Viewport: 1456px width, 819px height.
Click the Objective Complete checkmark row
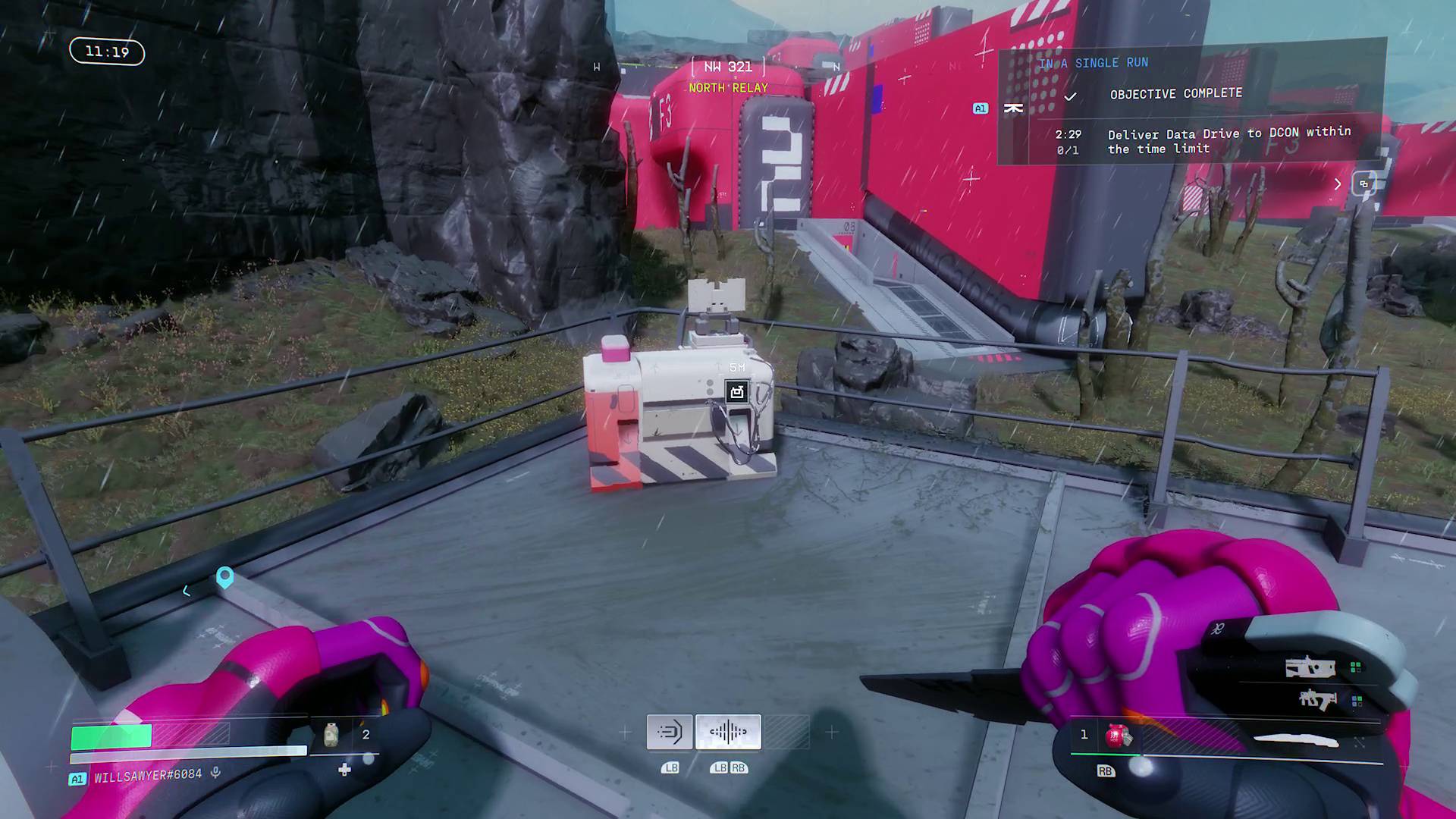(x=1175, y=94)
